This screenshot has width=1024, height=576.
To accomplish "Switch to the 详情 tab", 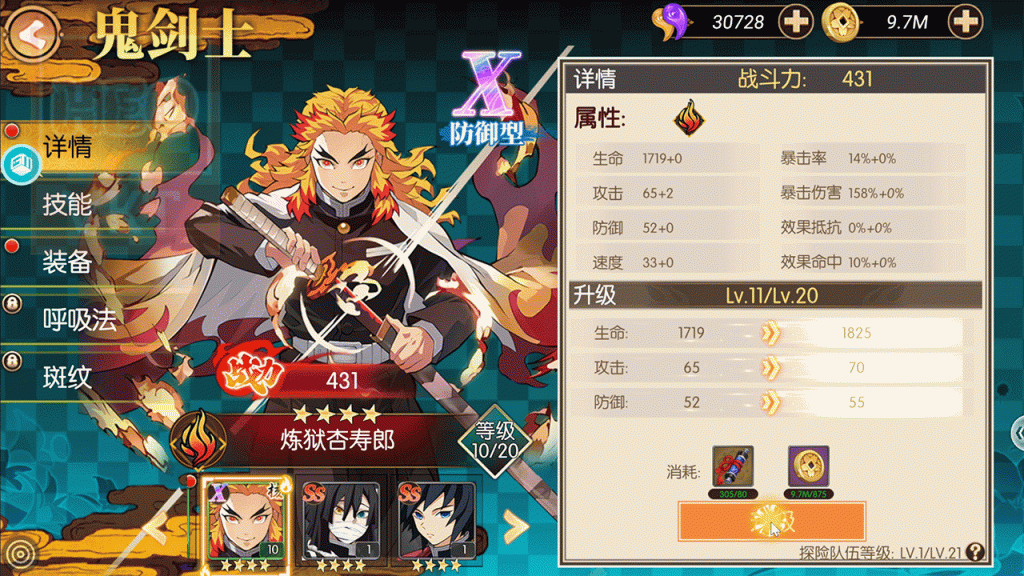I will click(68, 148).
